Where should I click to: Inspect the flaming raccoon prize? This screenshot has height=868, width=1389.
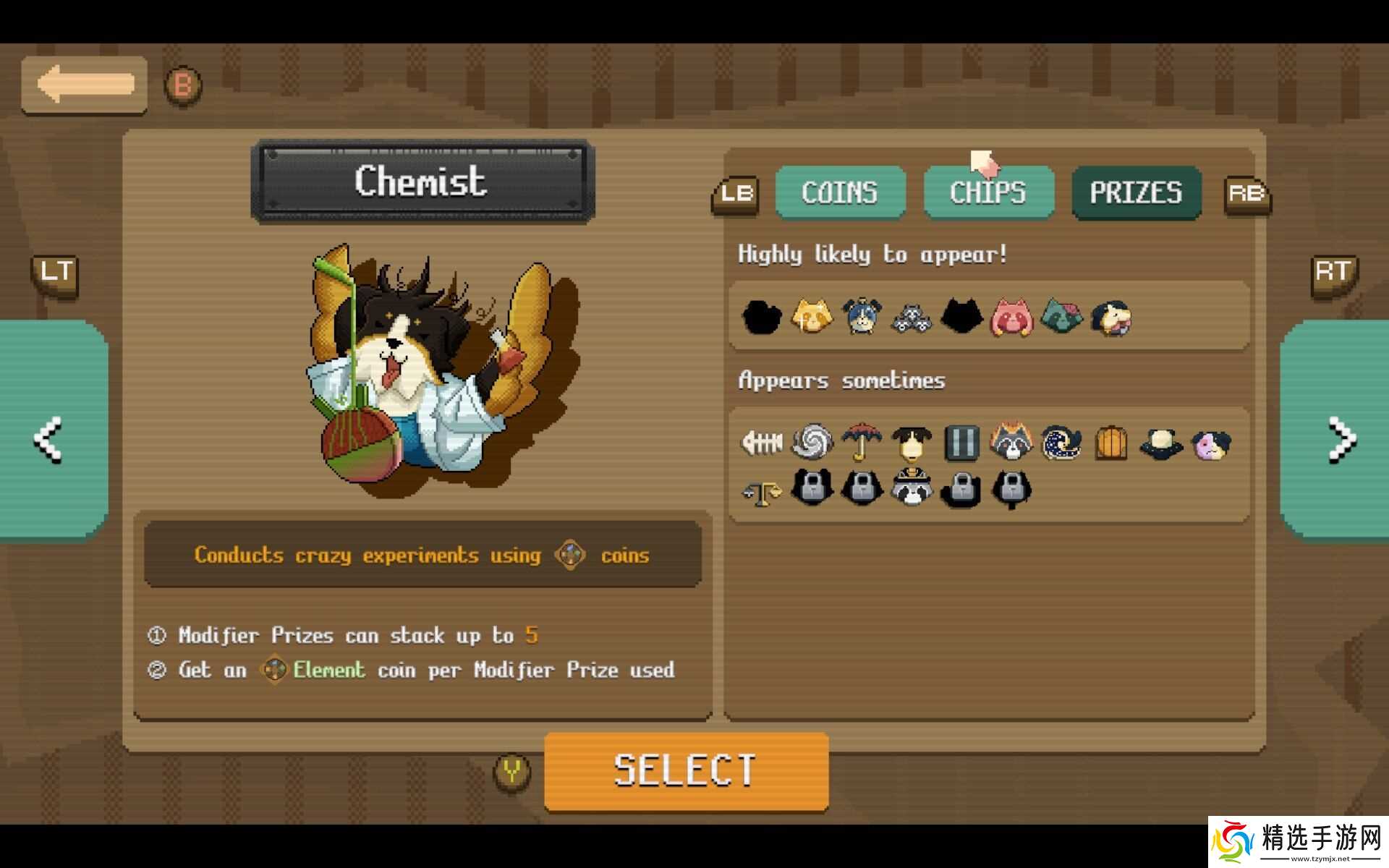tap(1011, 441)
